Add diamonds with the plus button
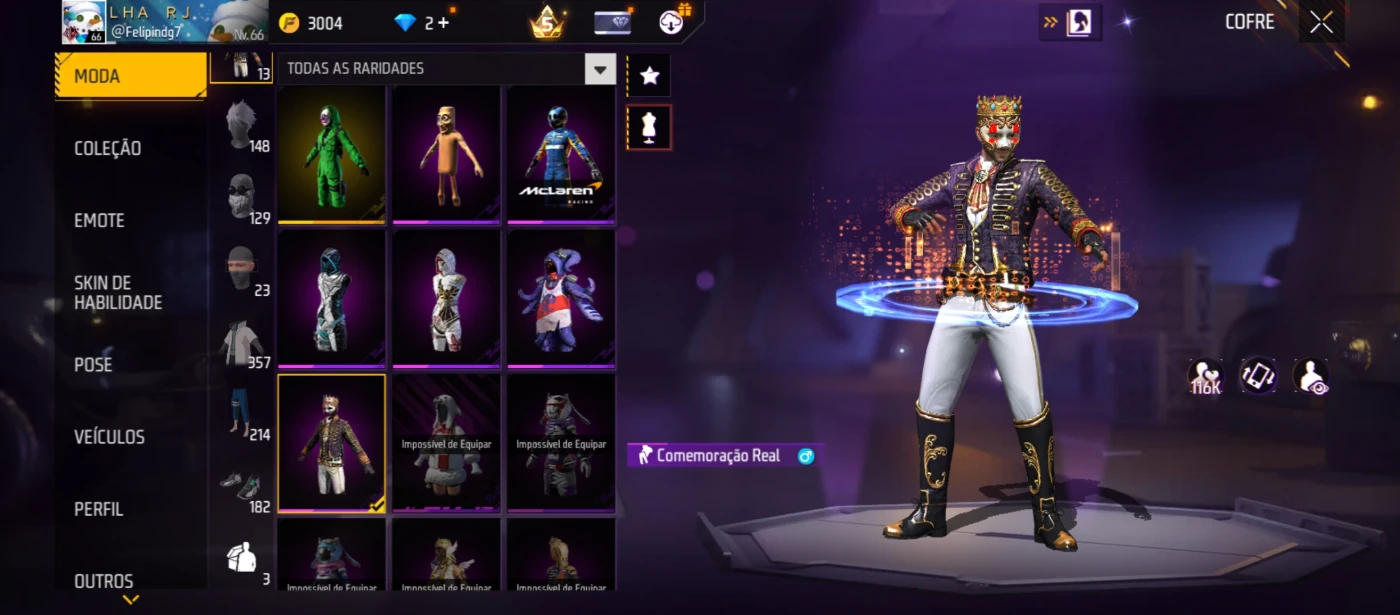The image size is (1400, 615). point(443,23)
